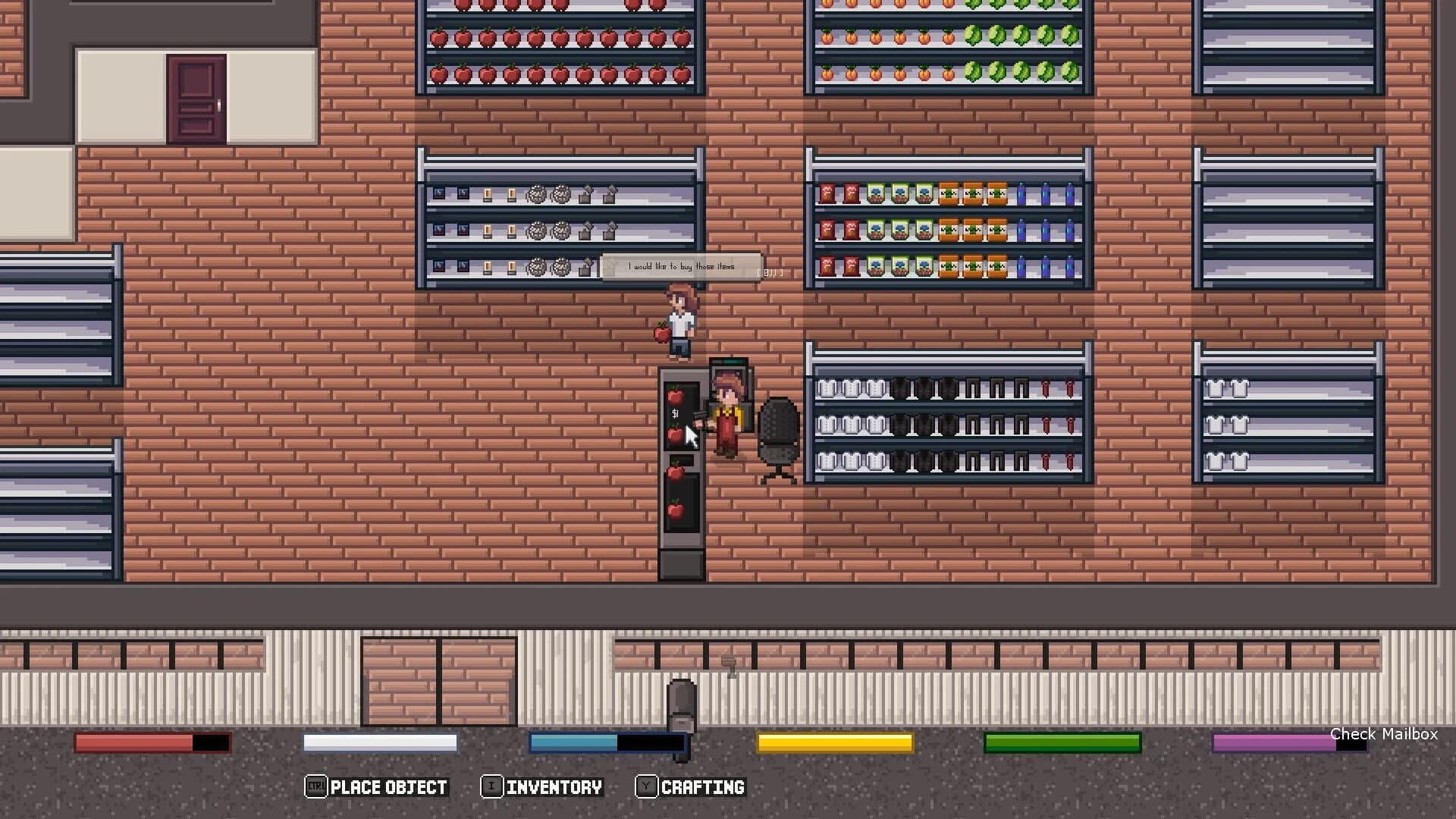The height and width of the screenshot is (819, 1456).
Task: Select a red chips bag on the shelf
Action: click(827, 193)
